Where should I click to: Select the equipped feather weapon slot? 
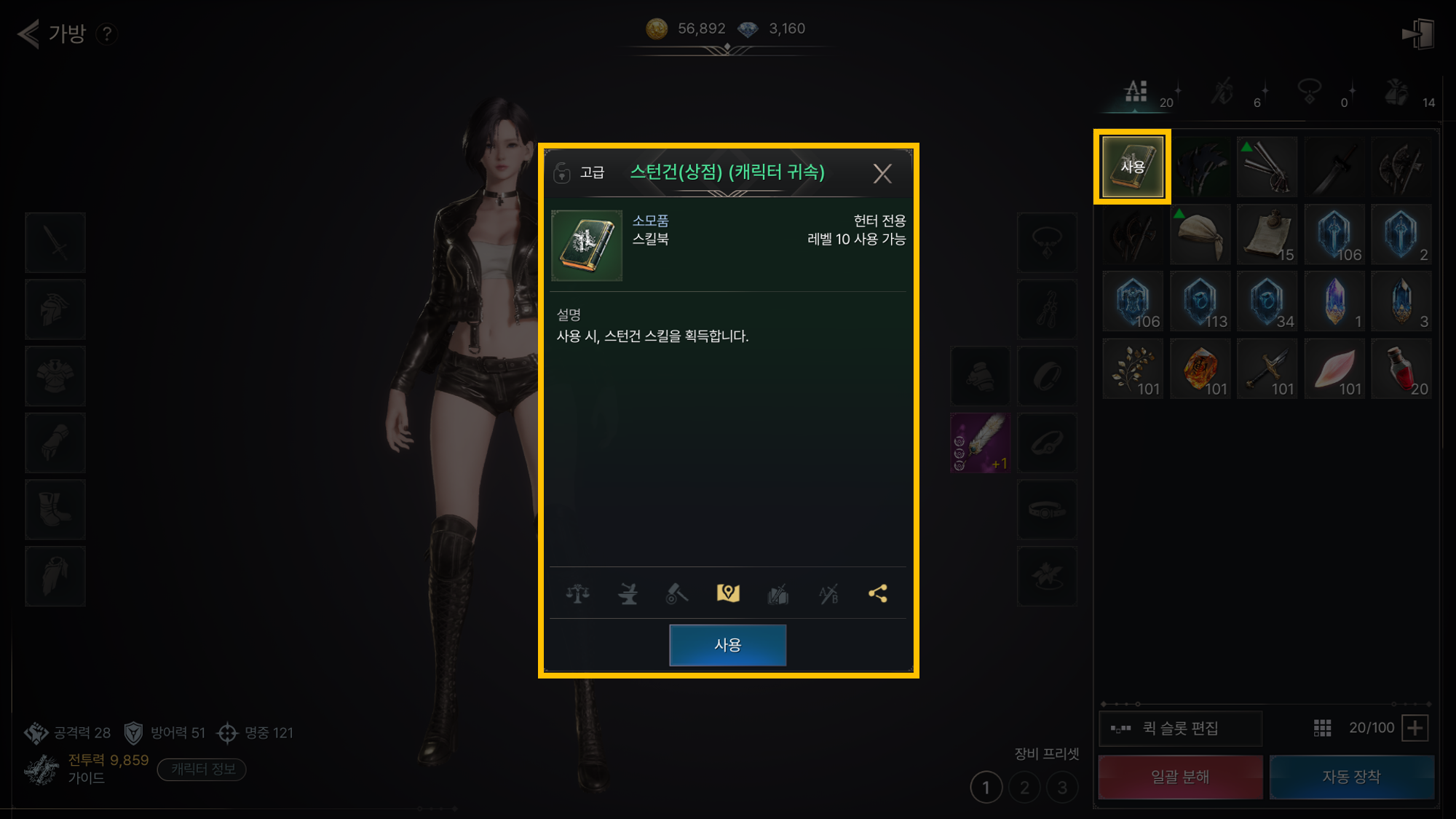980,443
